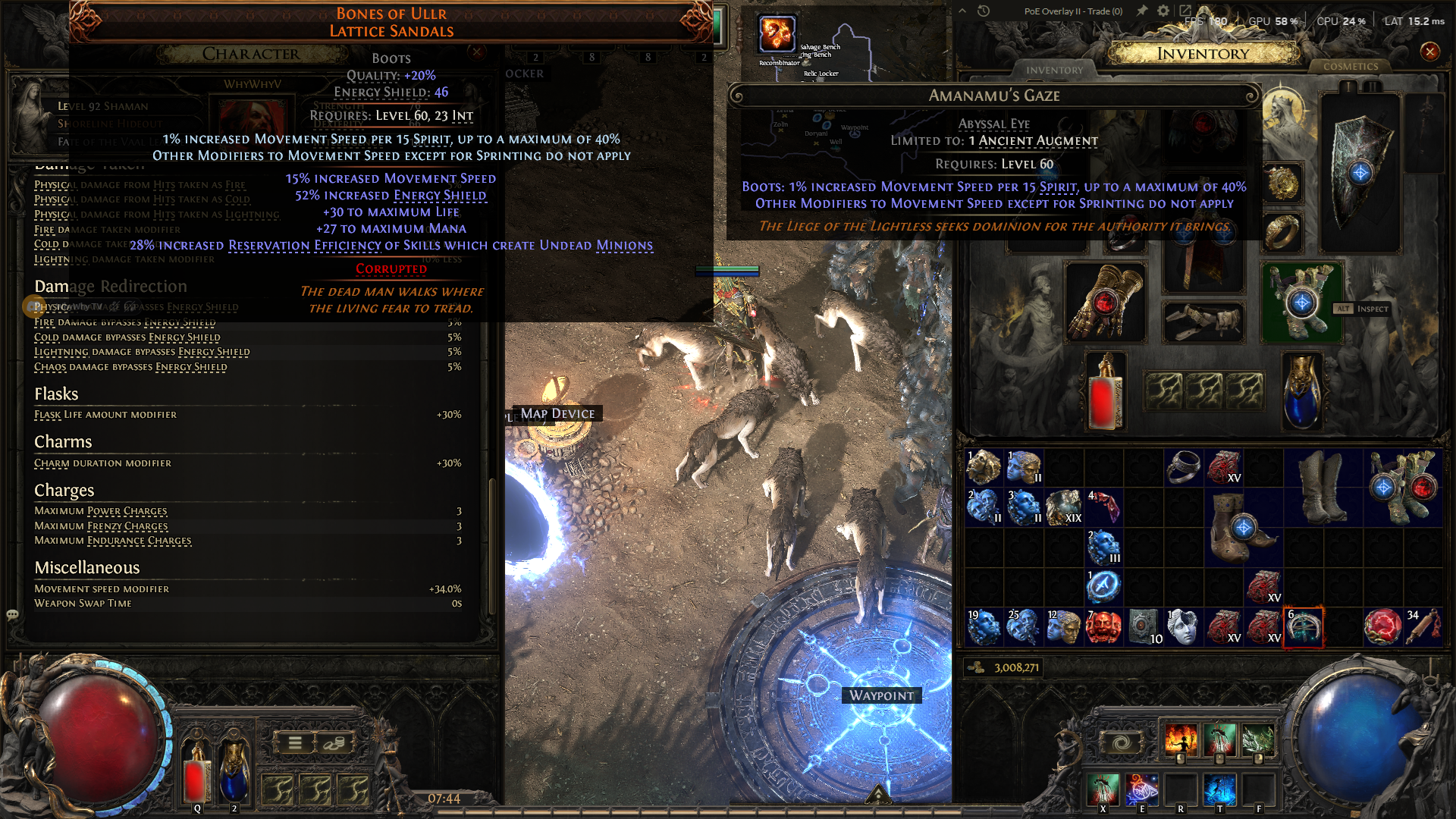Select the tall grey leather boots
Viewport: 1456px width, 819px height.
tap(1323, 487)
